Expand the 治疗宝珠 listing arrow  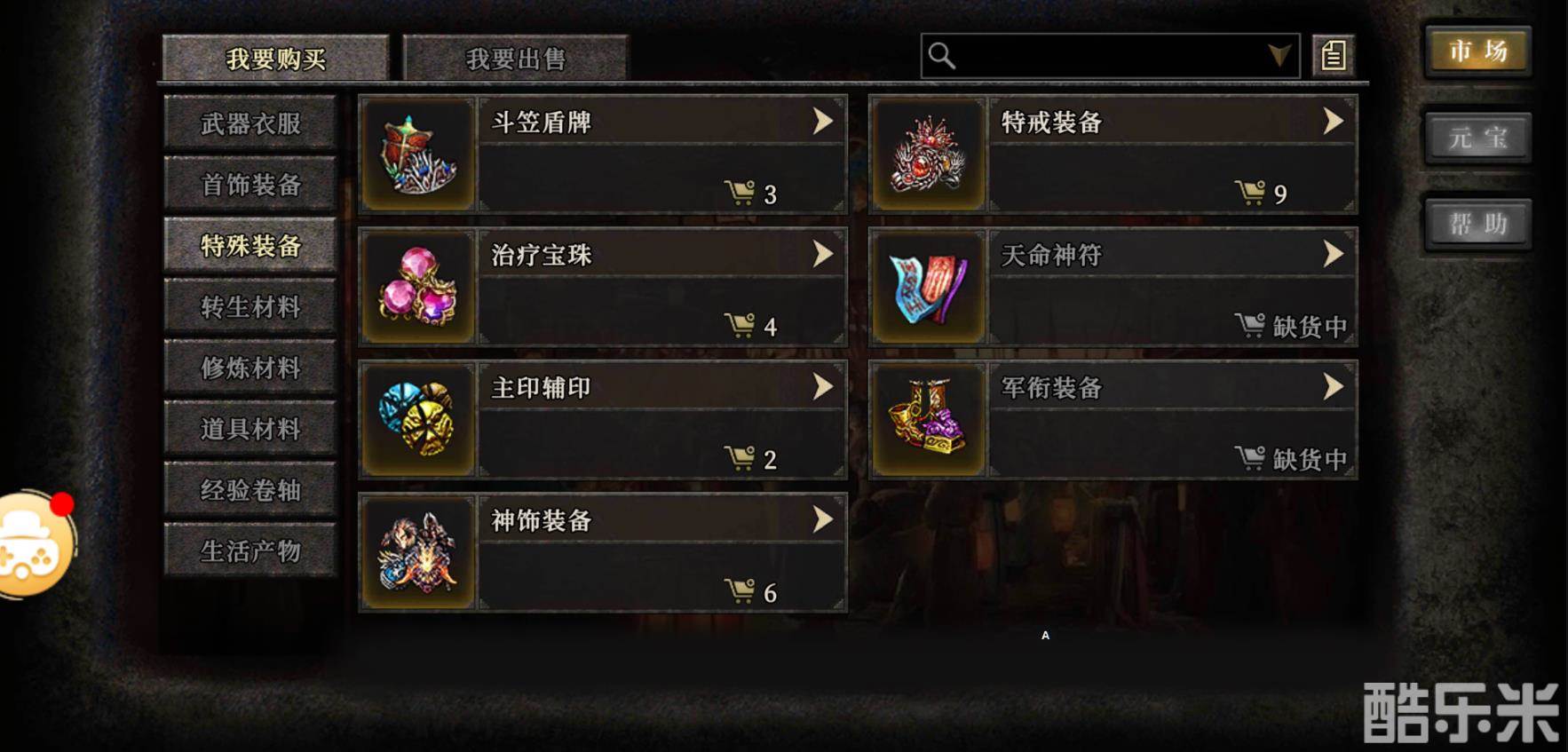pos(823,254)
